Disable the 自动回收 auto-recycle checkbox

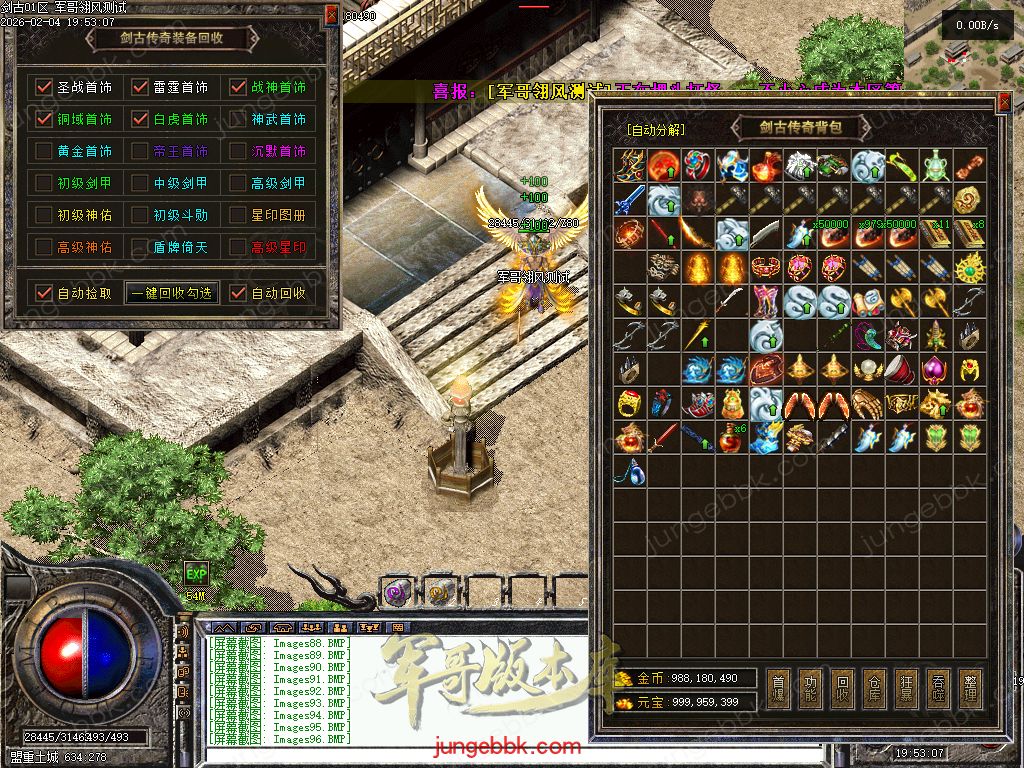click(238, 293)
